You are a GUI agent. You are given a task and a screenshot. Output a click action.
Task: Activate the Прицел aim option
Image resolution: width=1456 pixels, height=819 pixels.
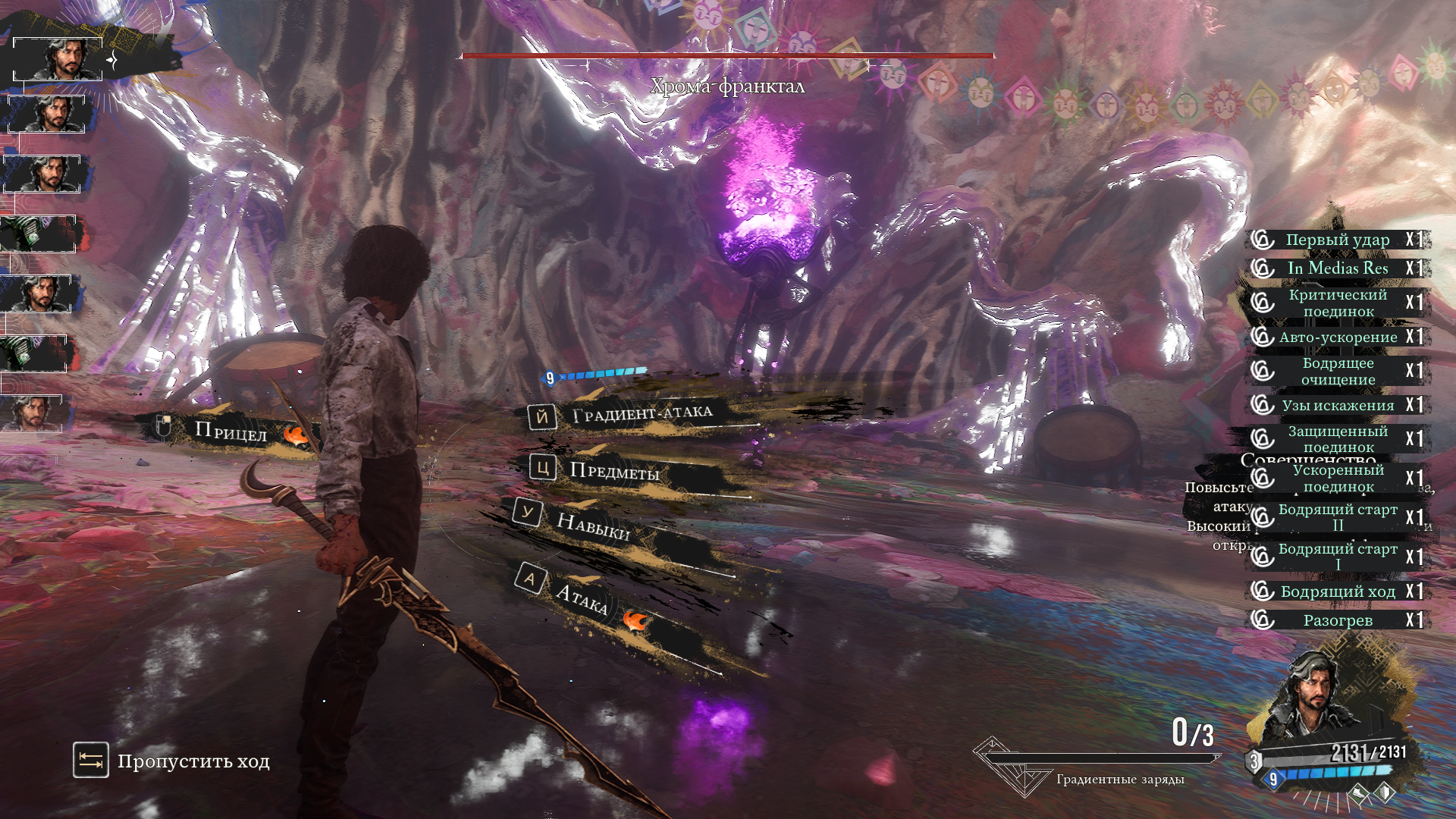(231, 431)
